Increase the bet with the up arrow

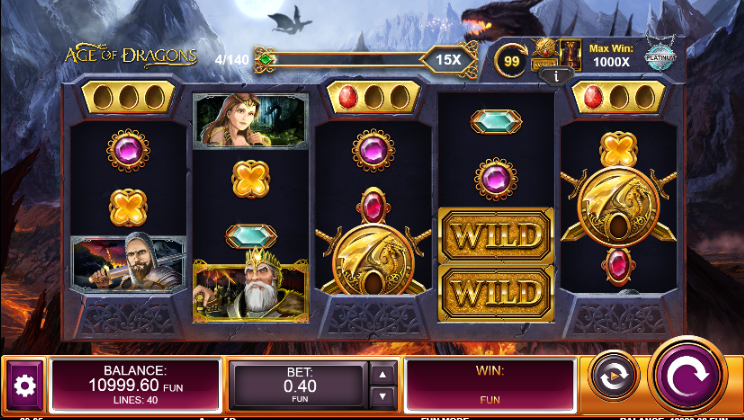(382, 373)
